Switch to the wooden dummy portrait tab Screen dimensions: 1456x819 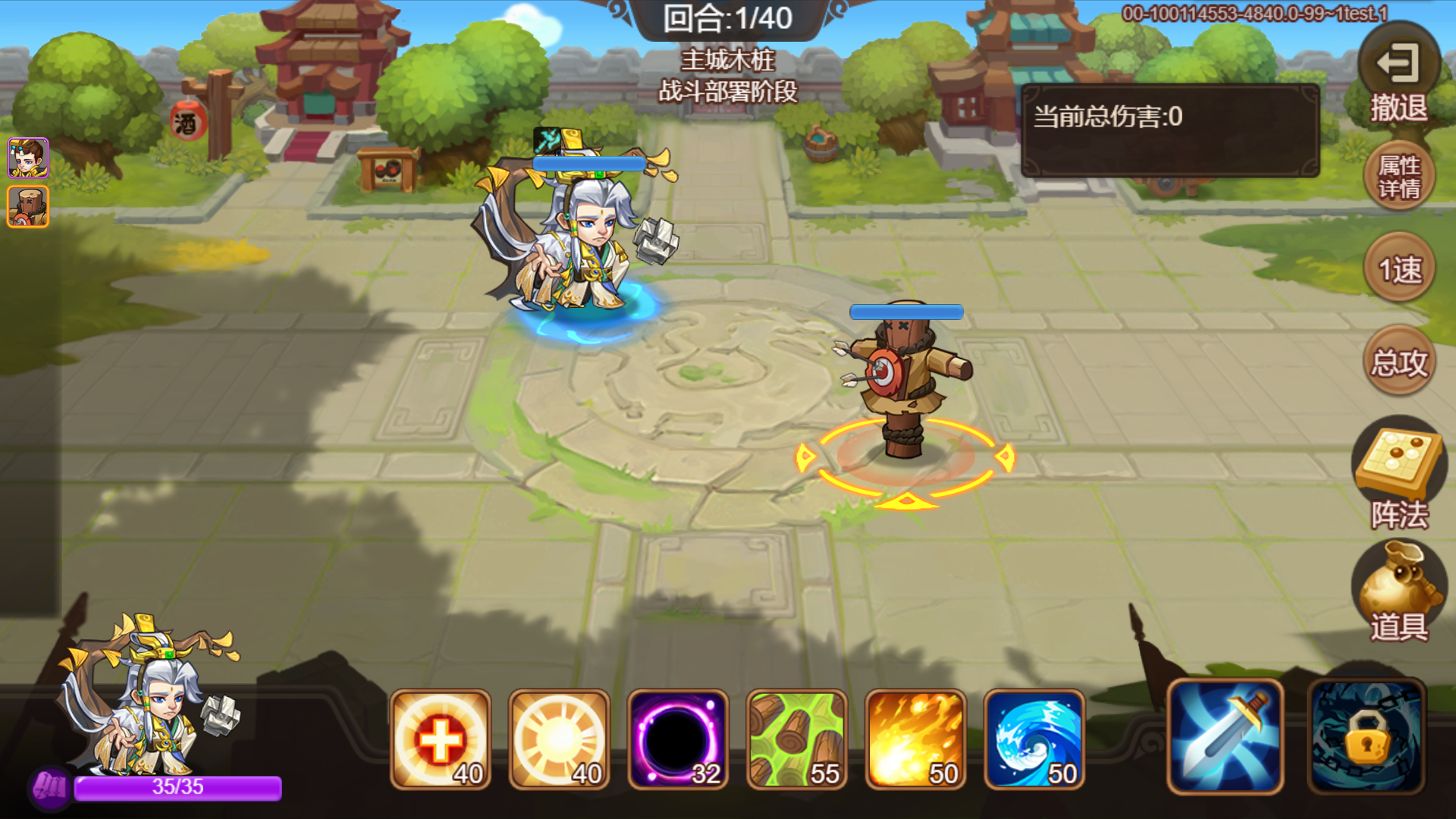27,205
